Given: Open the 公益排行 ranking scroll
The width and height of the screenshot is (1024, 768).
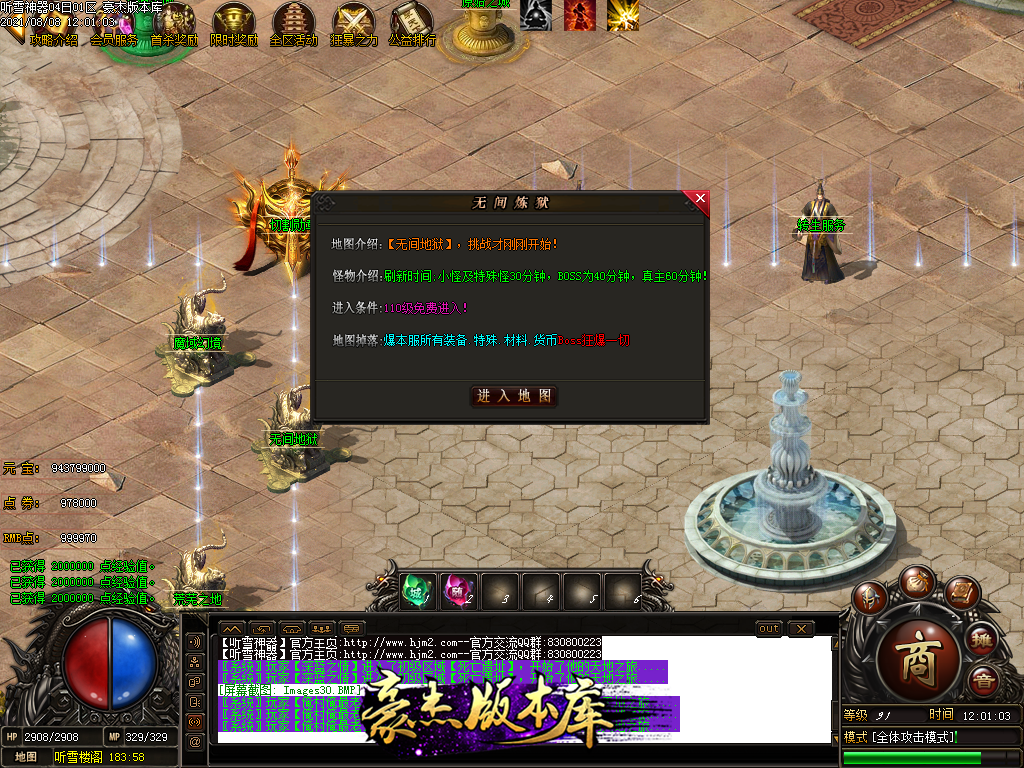Looking at the screenshot, I should tap(412, 24).
